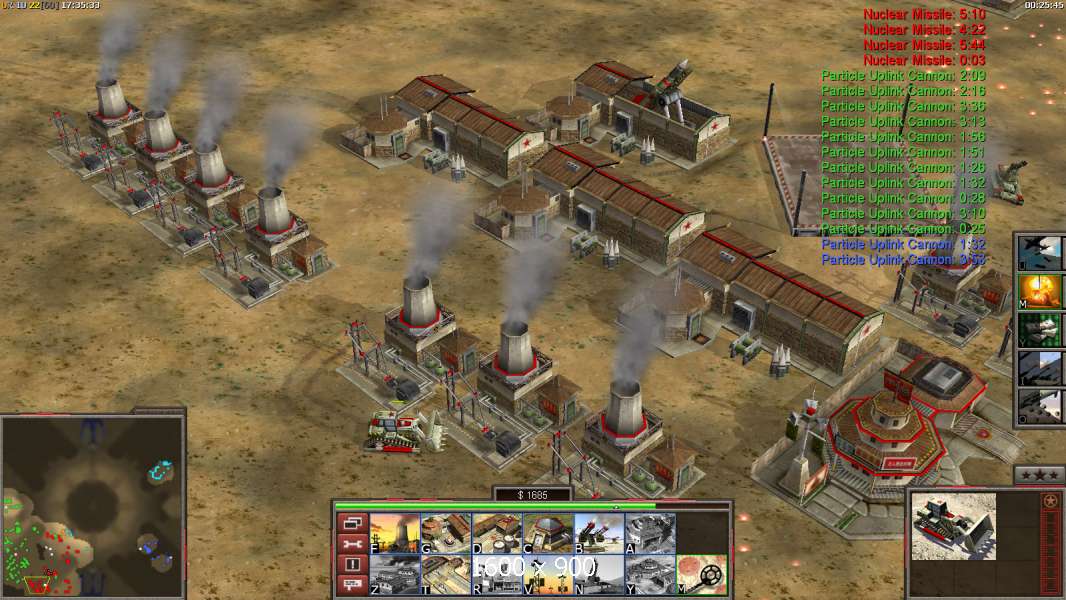
Task: Activate the green power shortcut icon
Action: (x=1040, y=329)
